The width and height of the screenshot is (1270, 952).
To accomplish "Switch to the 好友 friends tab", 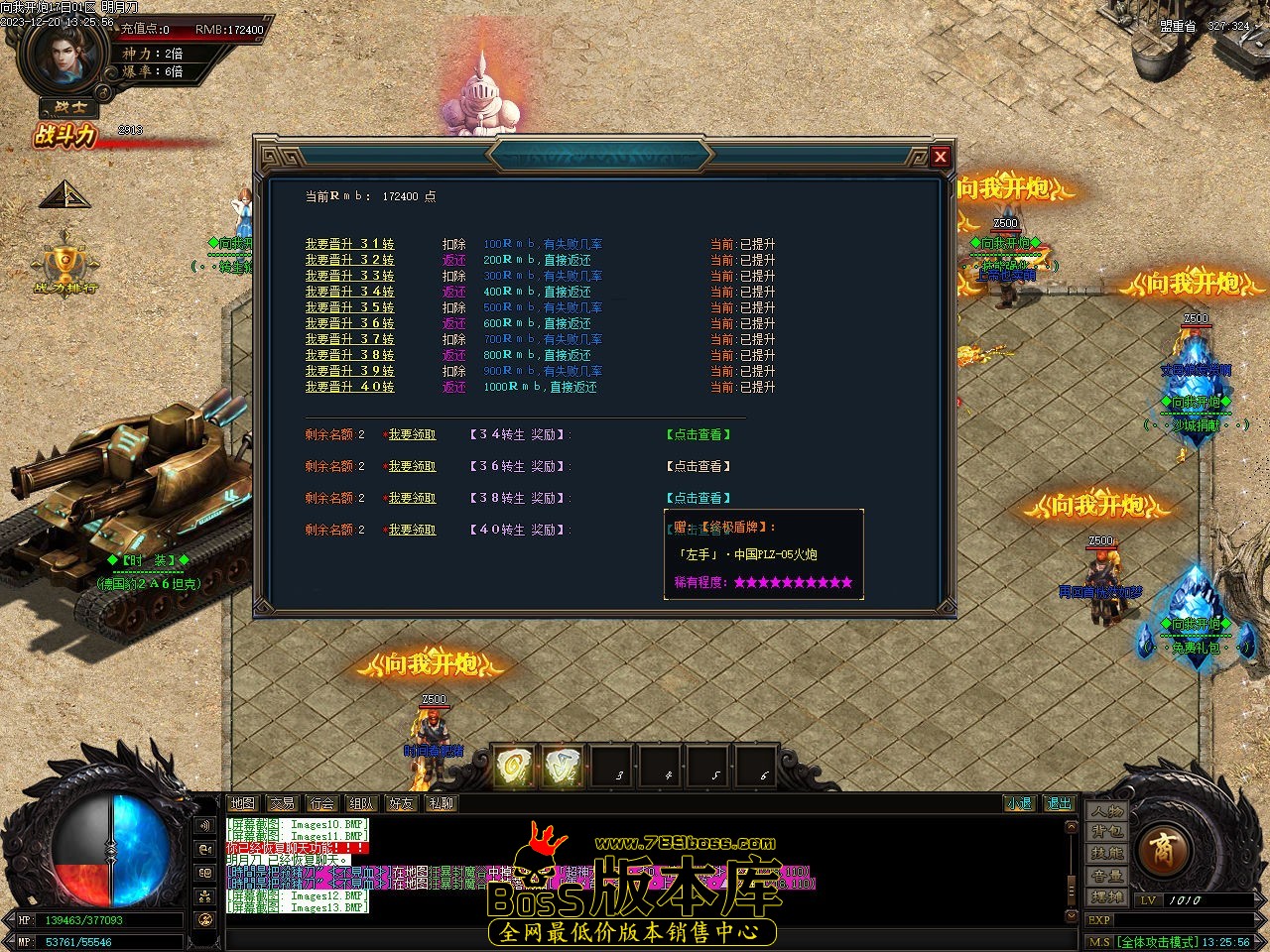I will pyautogui.click(x=401, y=803).
